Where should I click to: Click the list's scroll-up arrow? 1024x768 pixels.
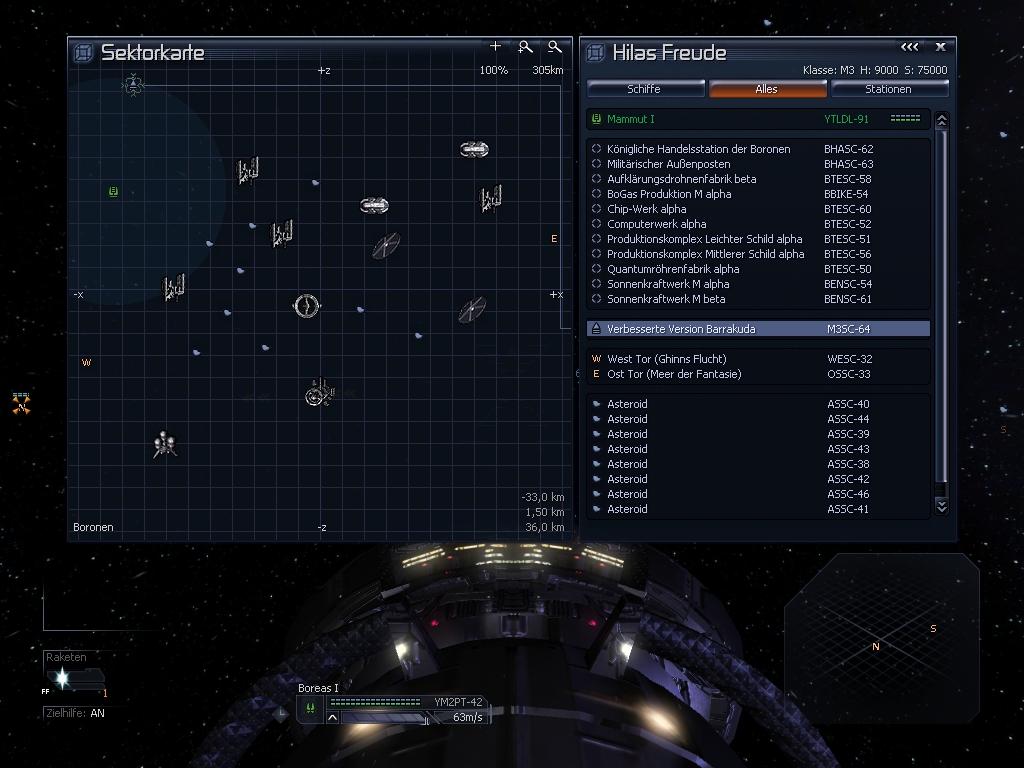941,120
